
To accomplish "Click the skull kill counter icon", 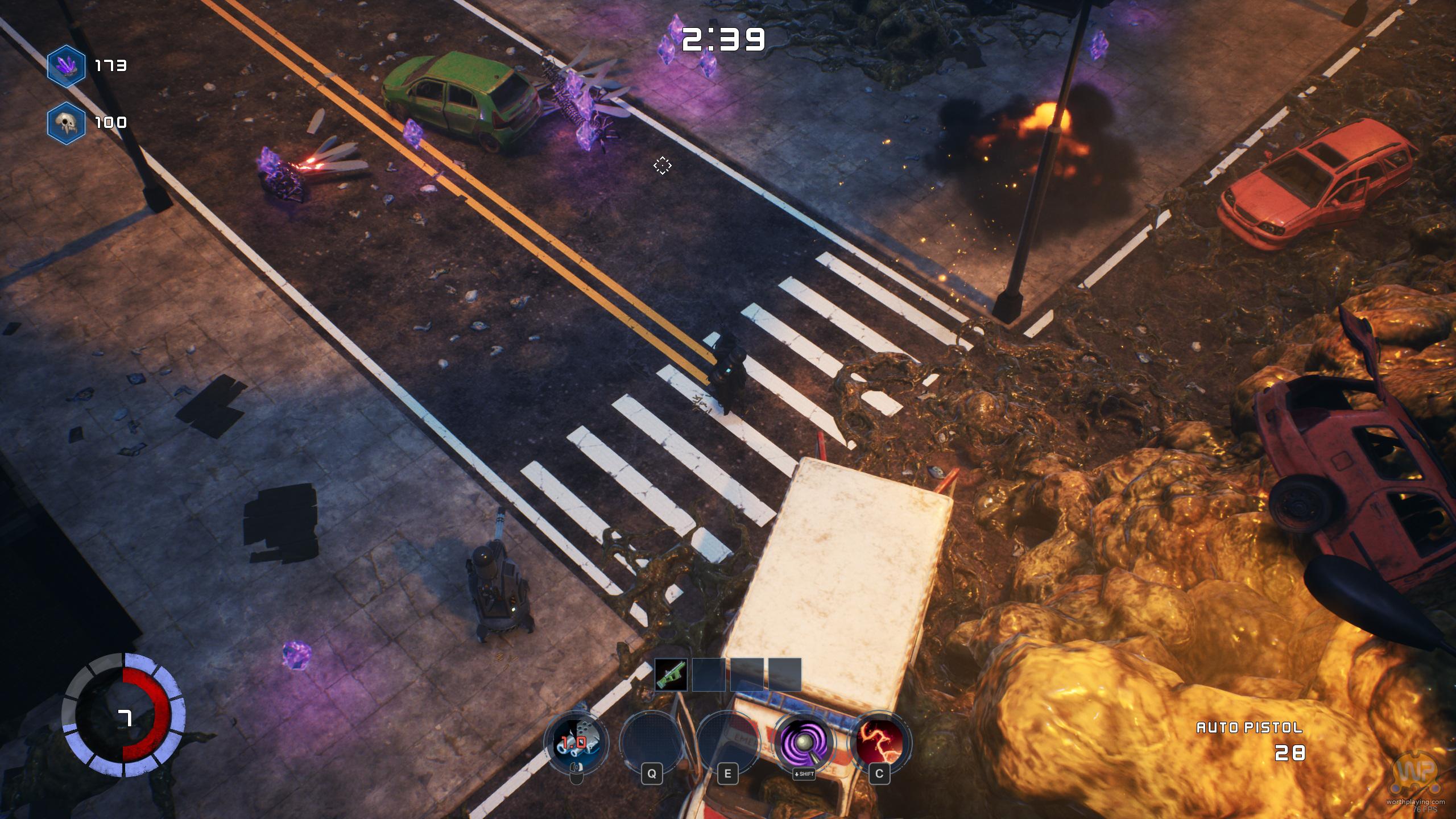I will point(67,123).
